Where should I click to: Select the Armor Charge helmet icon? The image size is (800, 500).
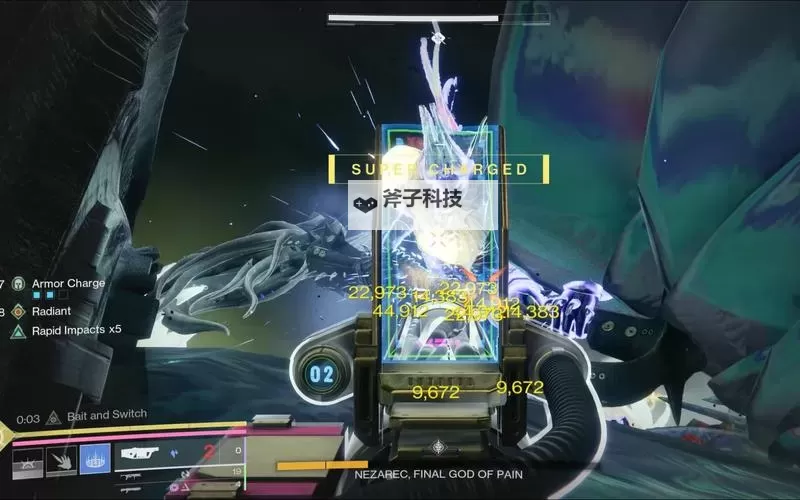18,284
